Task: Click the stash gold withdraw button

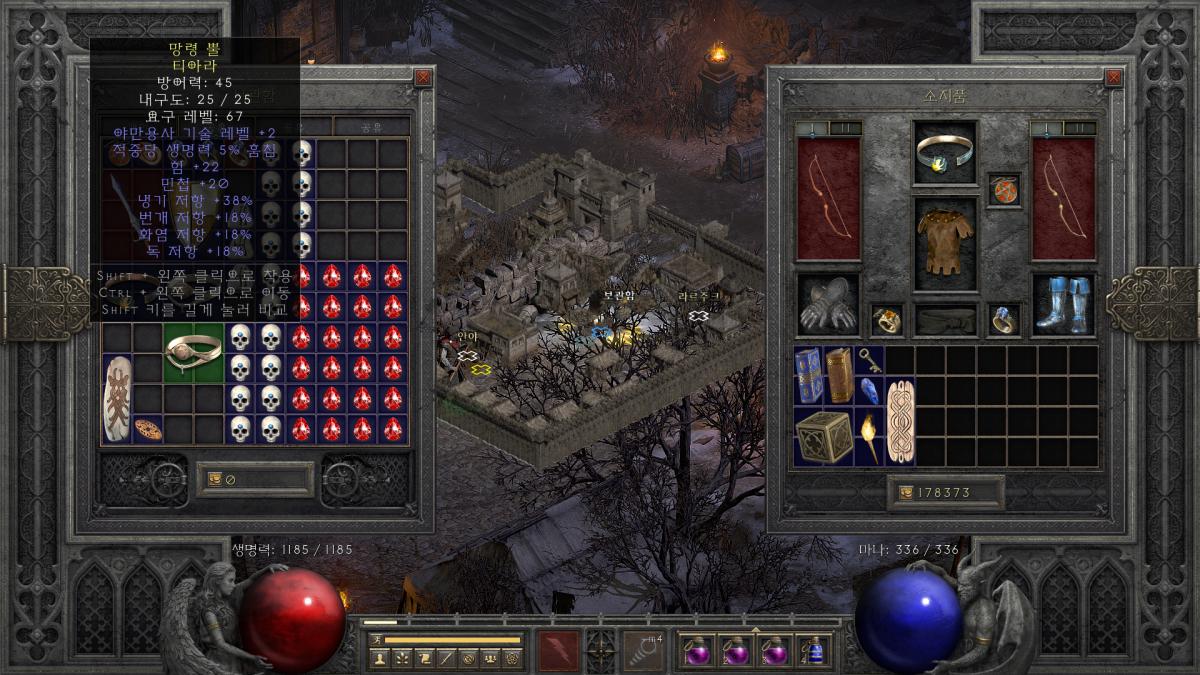Action: click(214, 480)
